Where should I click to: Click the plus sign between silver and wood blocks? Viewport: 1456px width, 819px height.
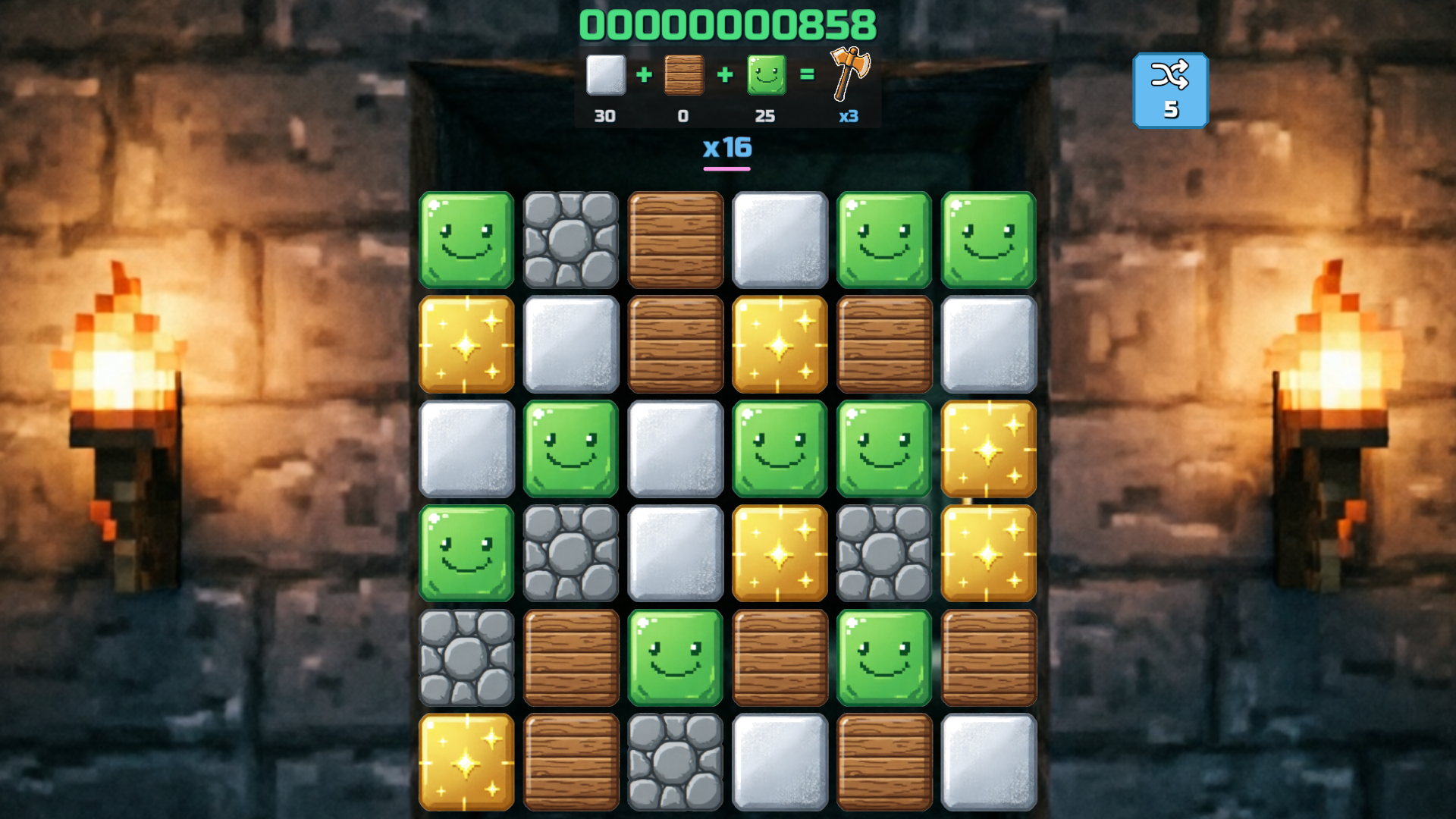644,76
